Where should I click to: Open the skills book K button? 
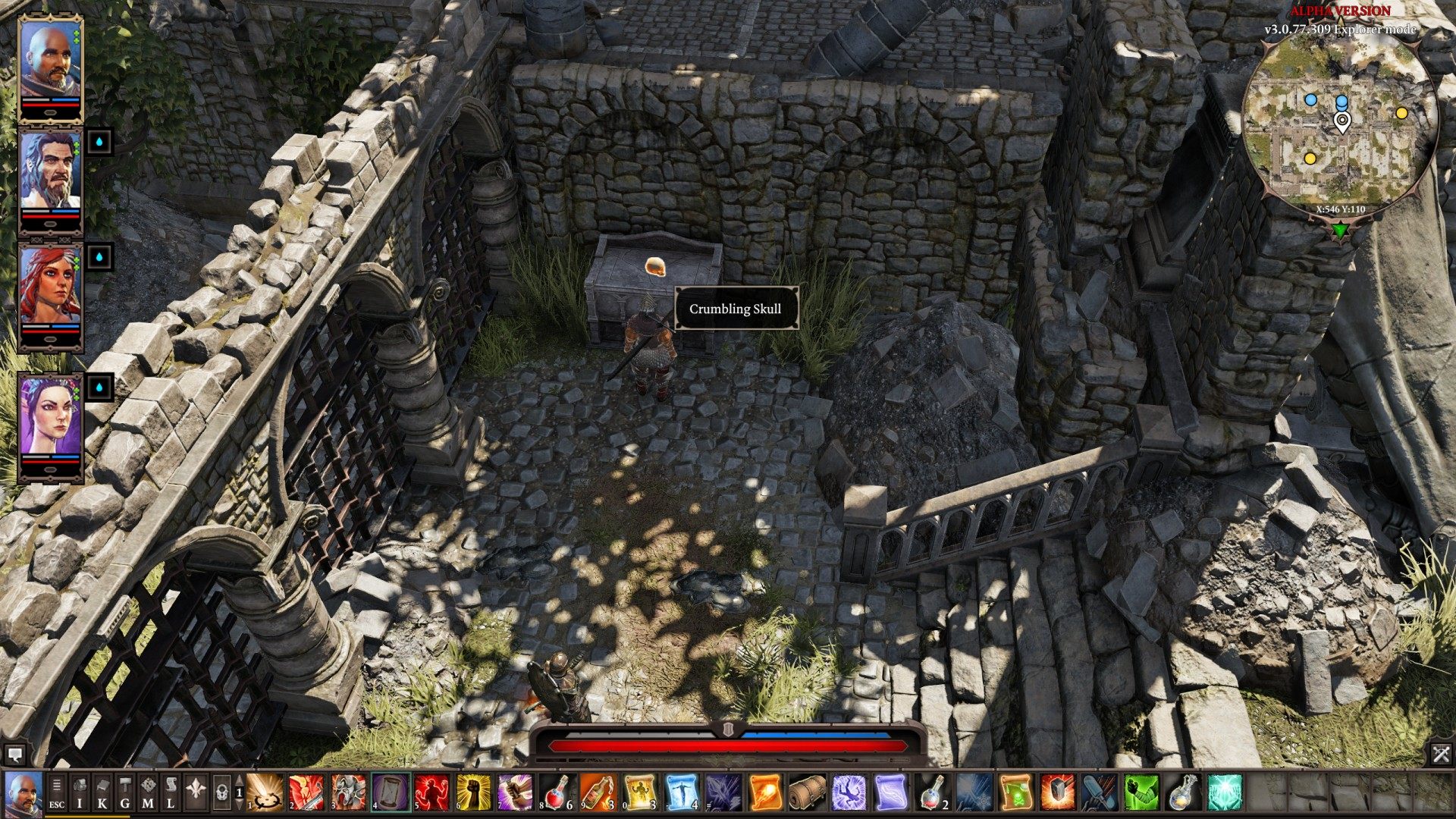pos(102,792)
